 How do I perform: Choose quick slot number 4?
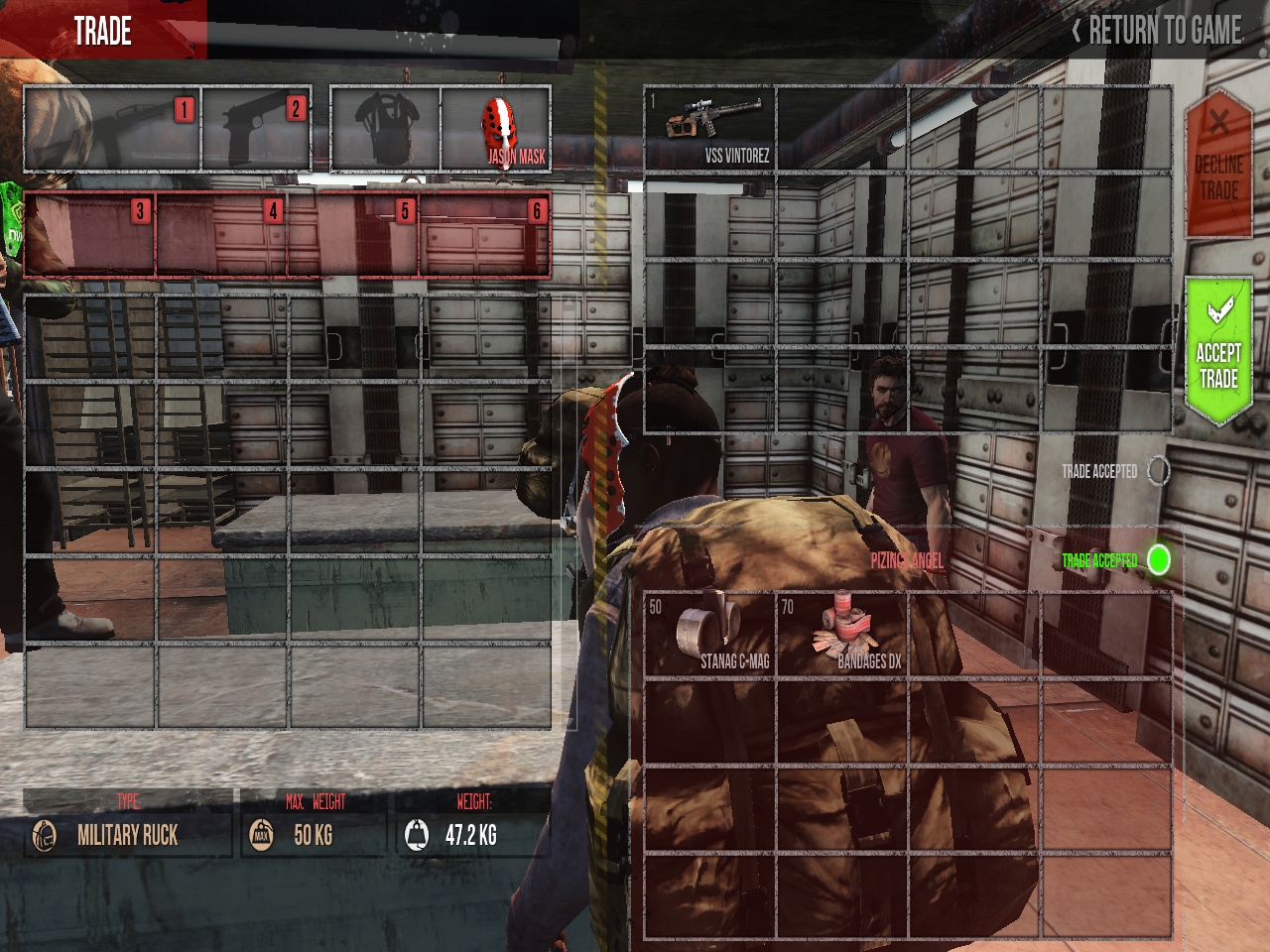click(x=222, y=235)
